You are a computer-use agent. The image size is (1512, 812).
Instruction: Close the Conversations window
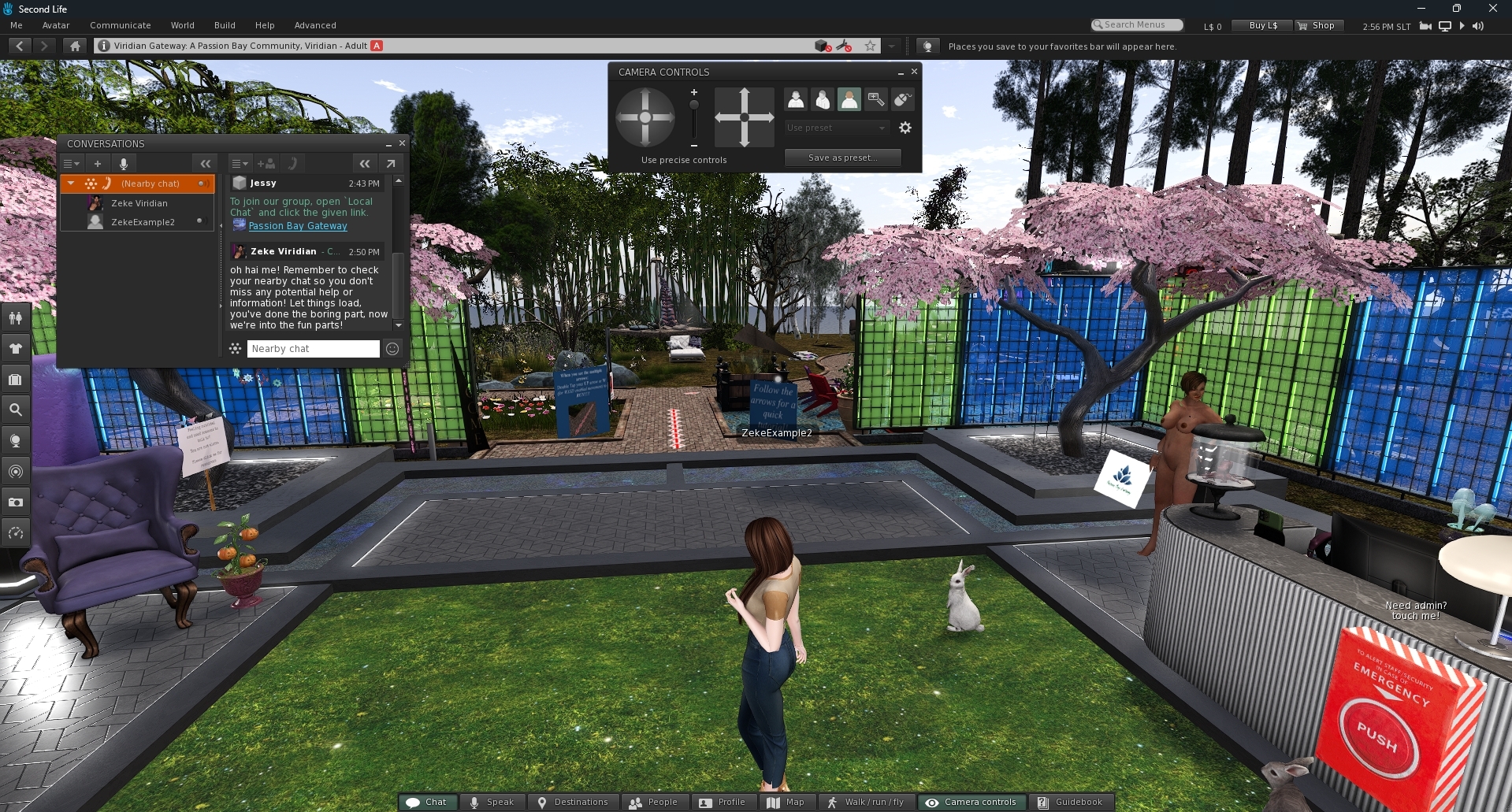pyautogui.click(x=402, y=143)
